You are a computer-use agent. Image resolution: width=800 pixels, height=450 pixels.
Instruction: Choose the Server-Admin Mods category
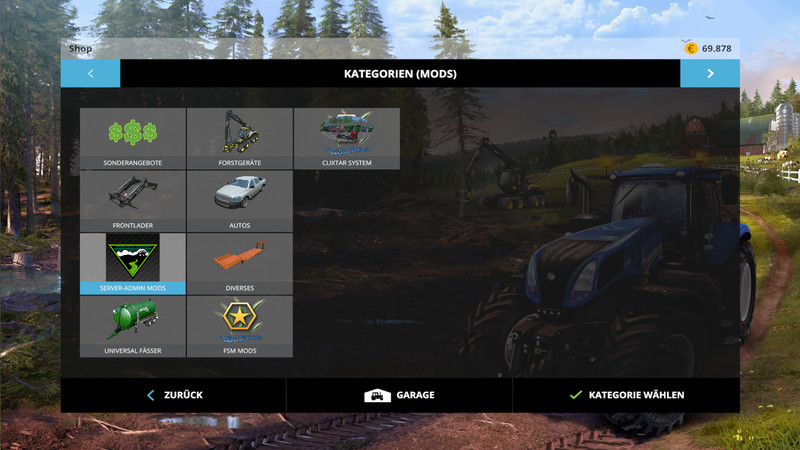coord(133,264)
